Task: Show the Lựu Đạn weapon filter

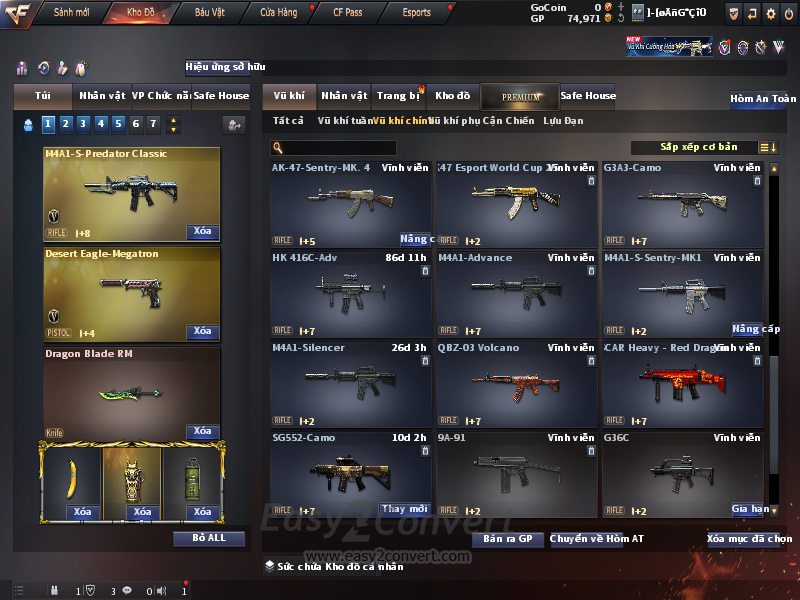Action: pos(563,121)
